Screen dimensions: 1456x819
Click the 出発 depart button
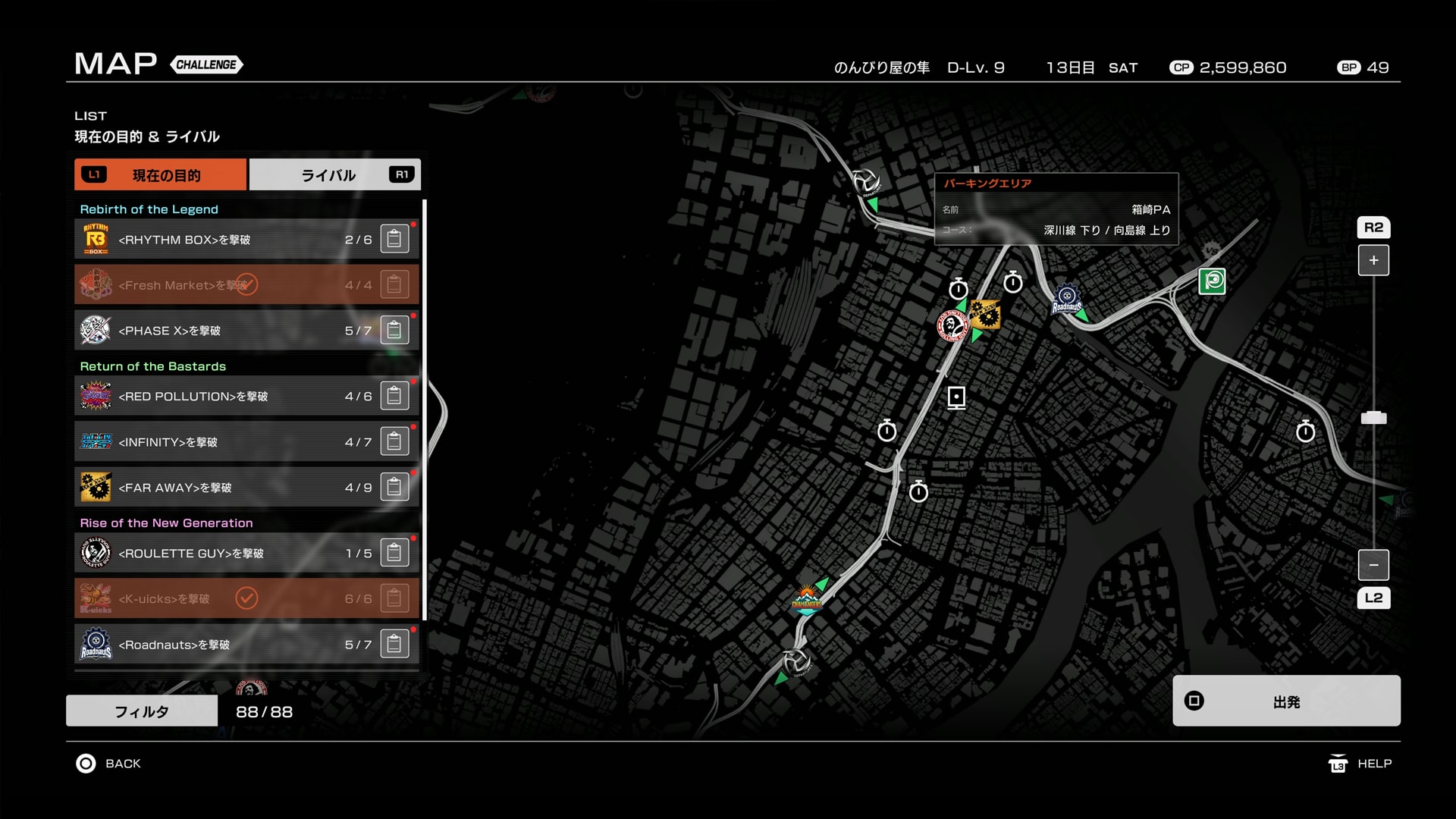click(x=1286, y=701)
